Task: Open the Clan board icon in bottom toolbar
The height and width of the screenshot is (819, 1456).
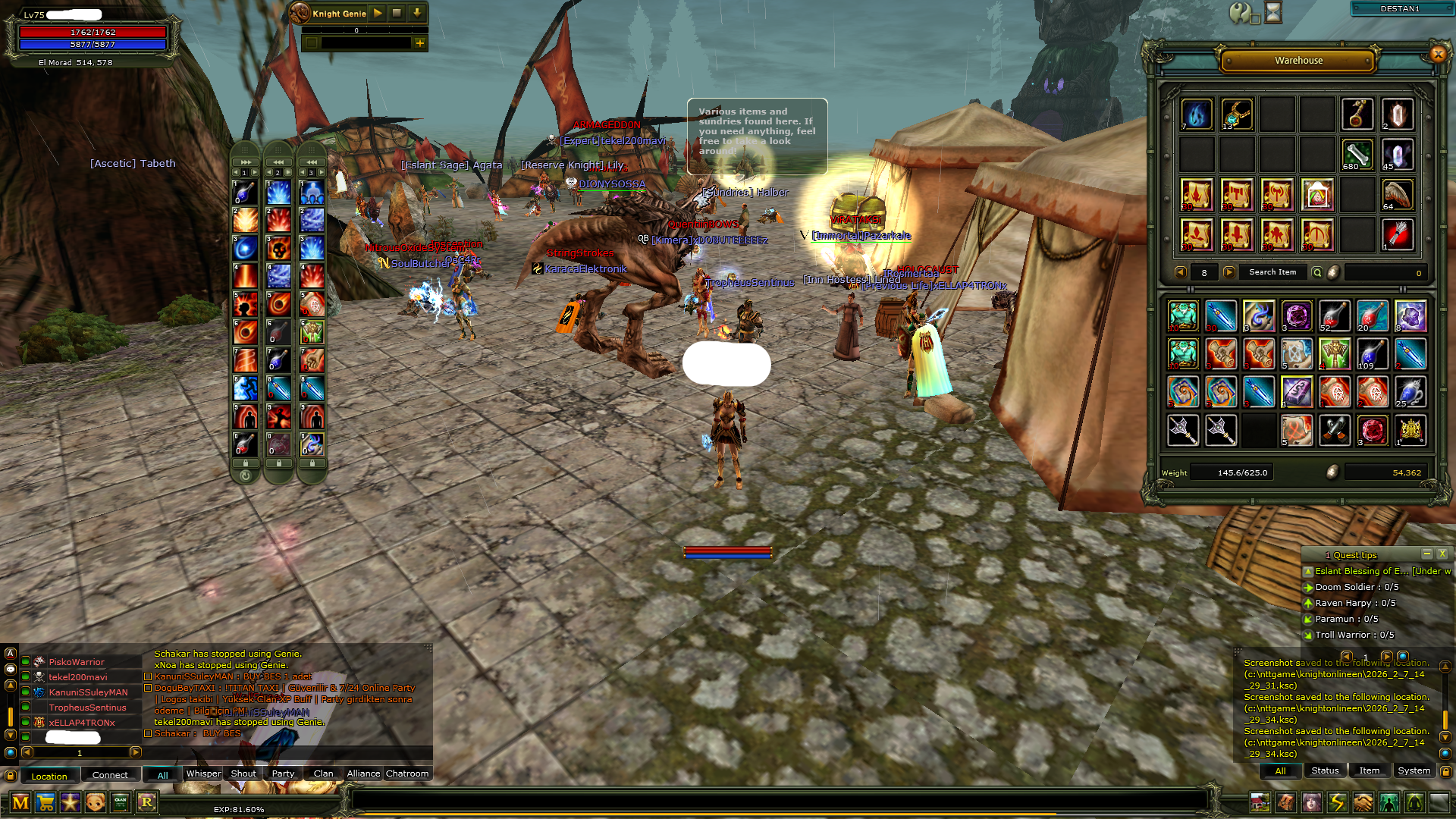Action: 119,802
